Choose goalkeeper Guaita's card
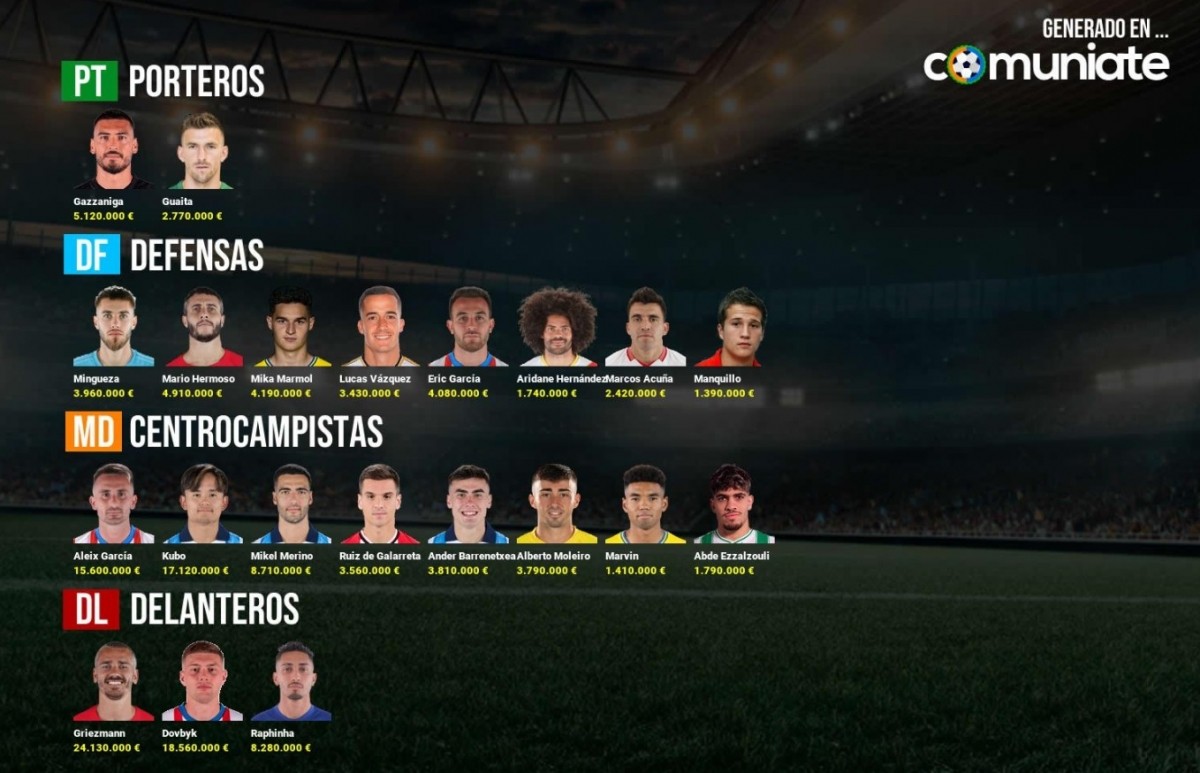This screenshot has height=773, width=1200. point(202,150)
